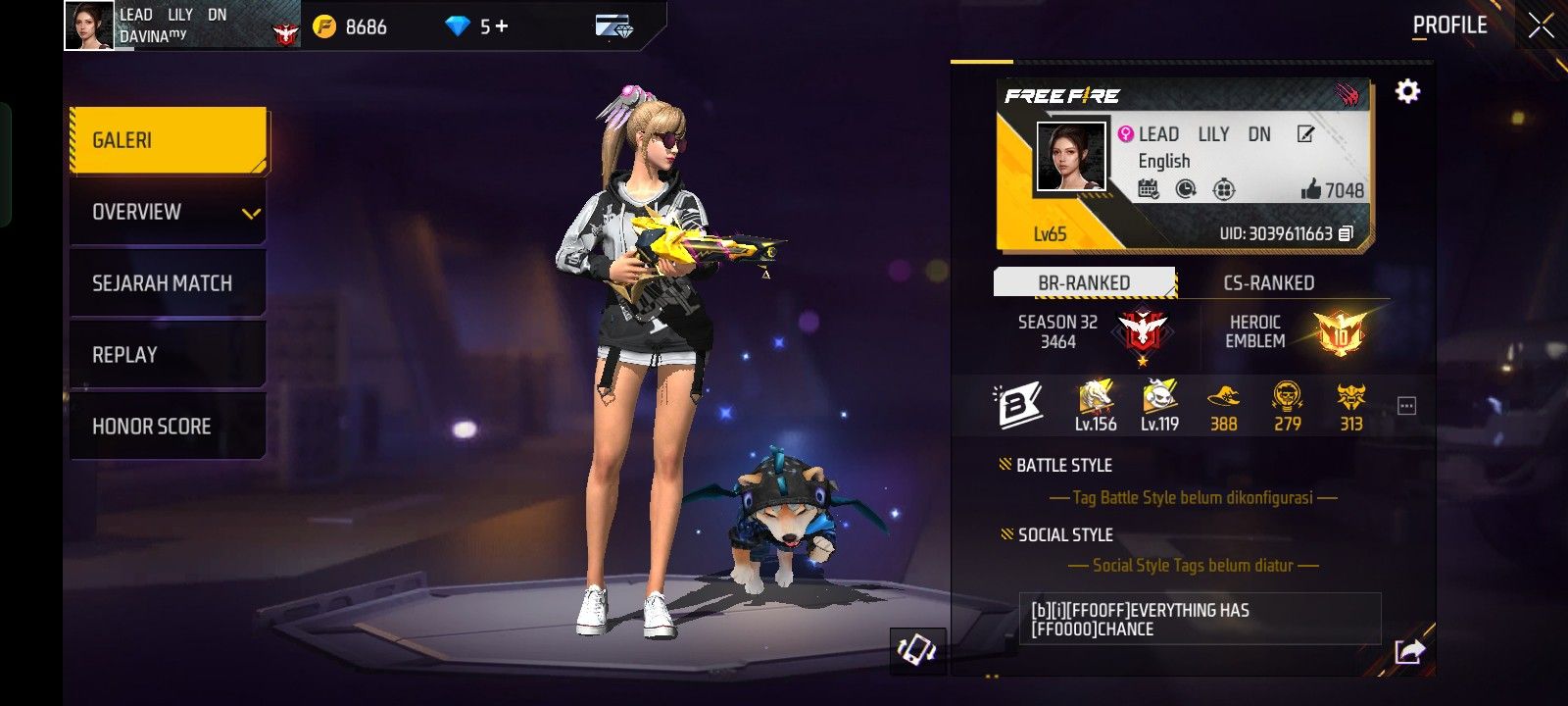The width and height of the screenshot is (1568, 706).
Task: Select the Replay menu entry
Action: (168, 355)
